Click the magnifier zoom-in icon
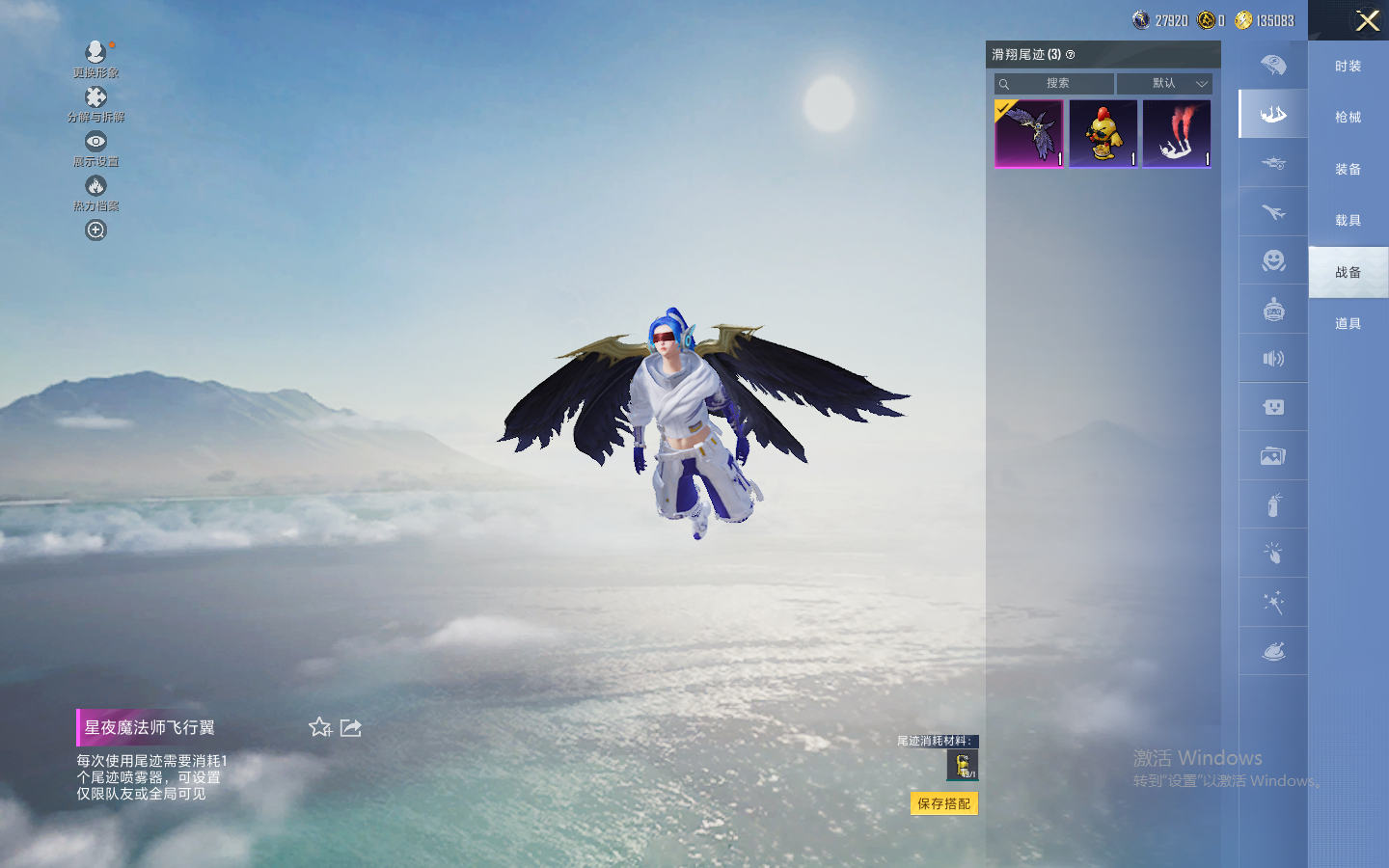 [x=95, y=231]
